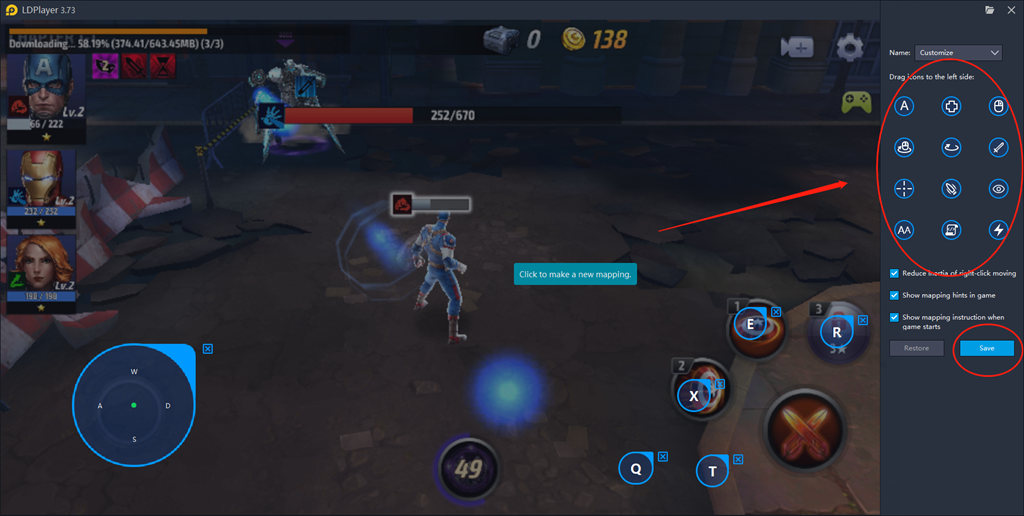The width and height of the screenshot is (1024, 516).
Task: Uncheck Show mapping hints in game
Action: click(894, 295)
